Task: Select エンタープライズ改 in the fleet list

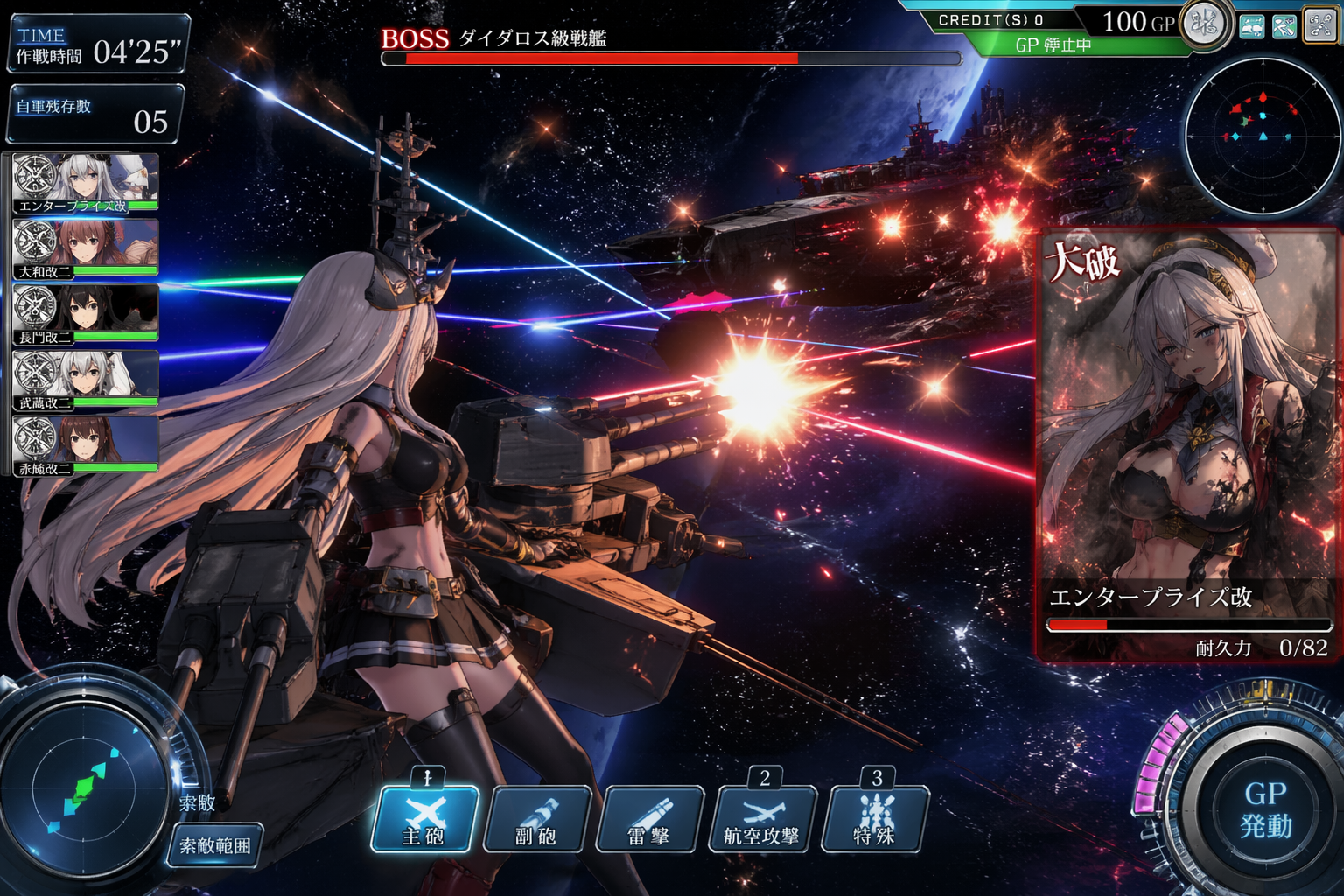Action: pos(86,184)
